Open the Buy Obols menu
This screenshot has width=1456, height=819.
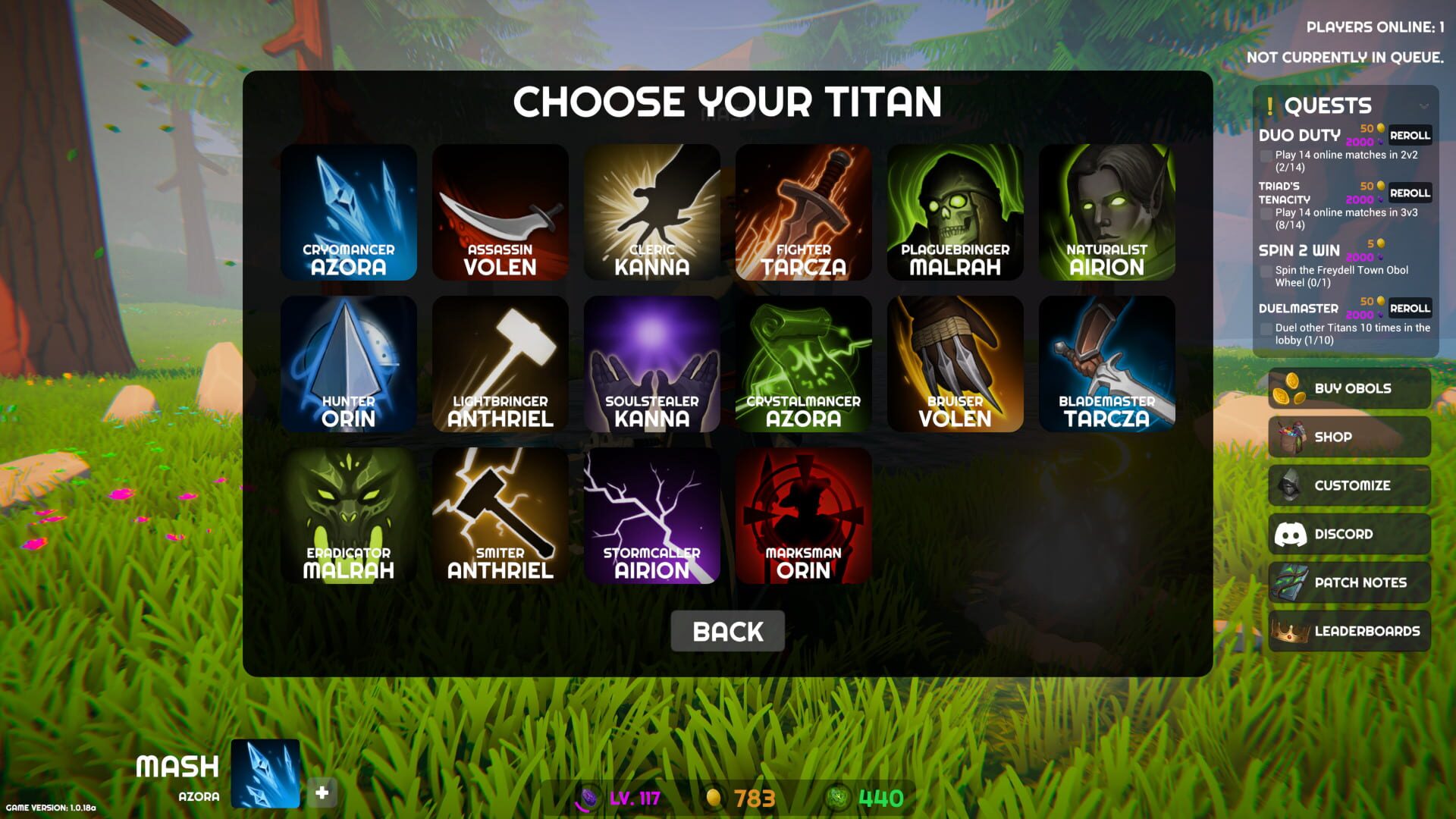click(1349, 388)
